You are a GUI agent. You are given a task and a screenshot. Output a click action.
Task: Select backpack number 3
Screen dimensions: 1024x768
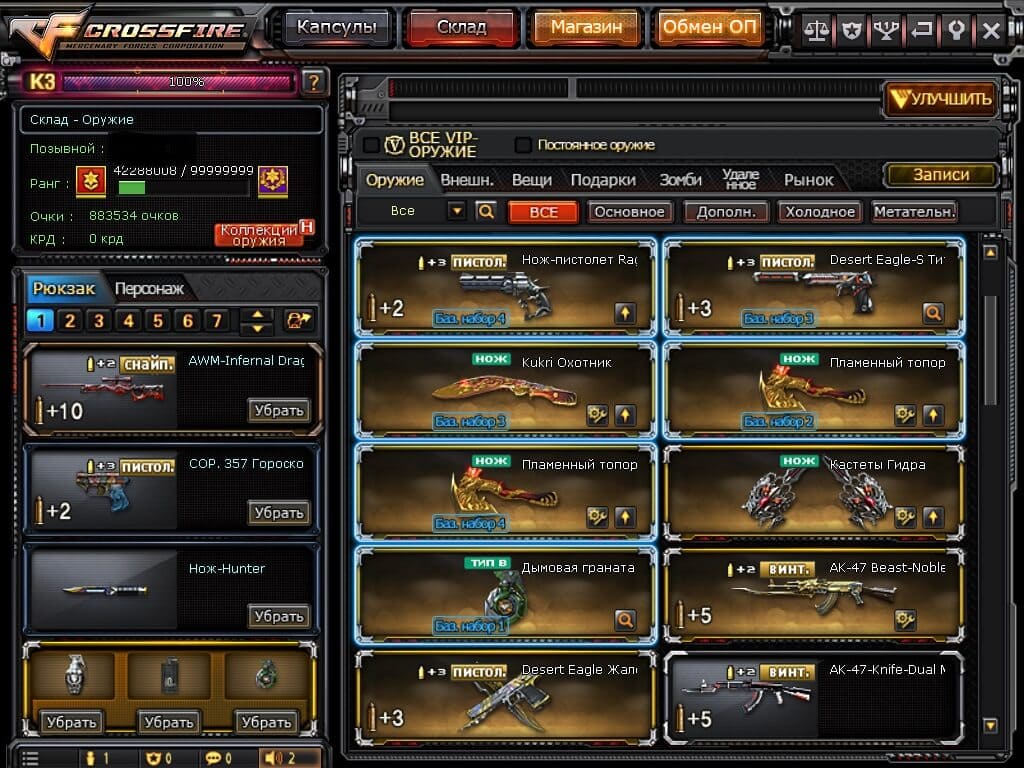coord(98,321)
